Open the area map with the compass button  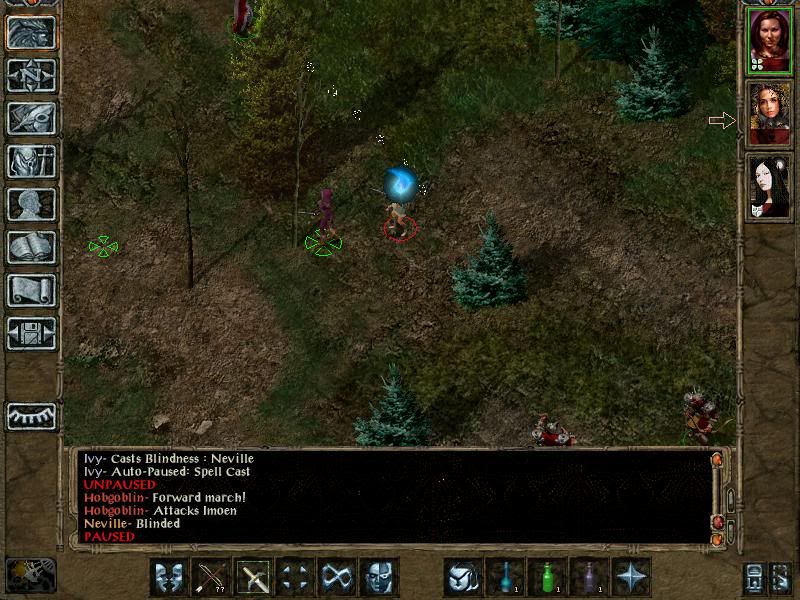pyautogui.click(x=31, y=75)
